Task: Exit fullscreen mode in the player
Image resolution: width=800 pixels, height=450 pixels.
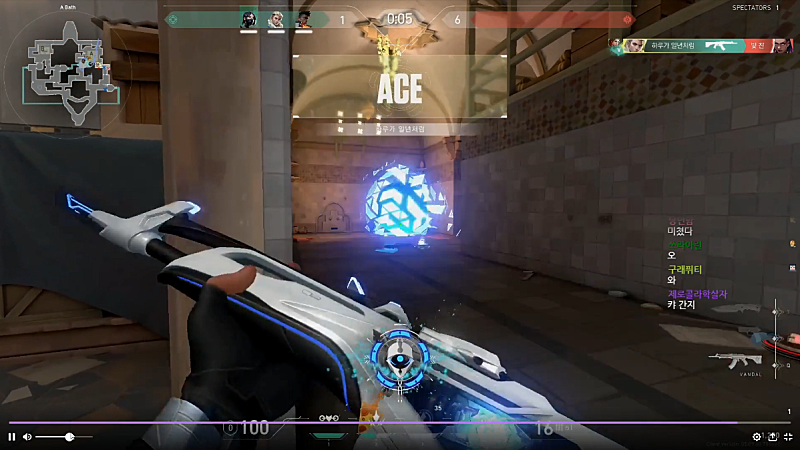Action: click(x=788, y=437)
